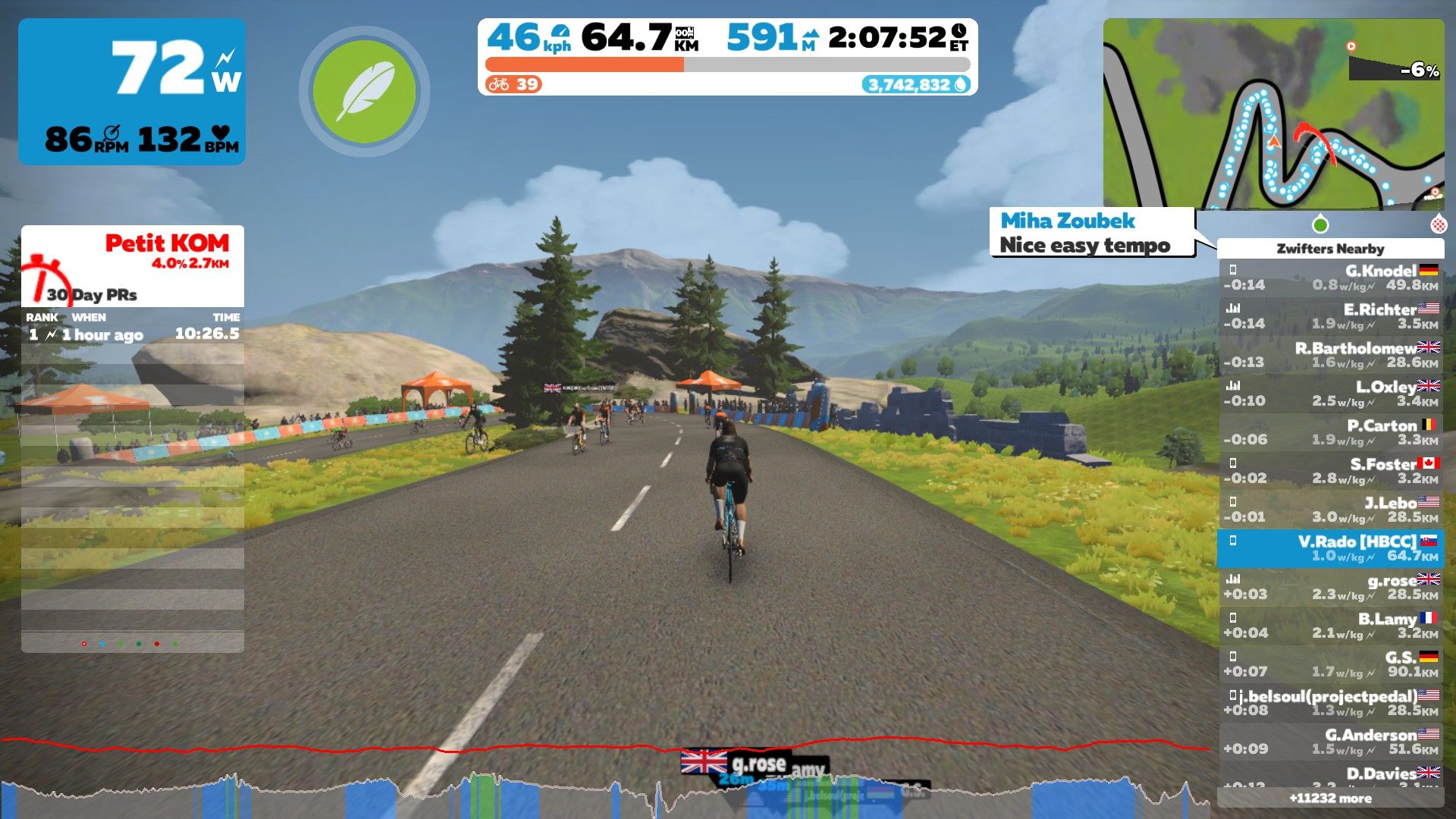Select P.Carton rider row

[x=1330, y=433]
